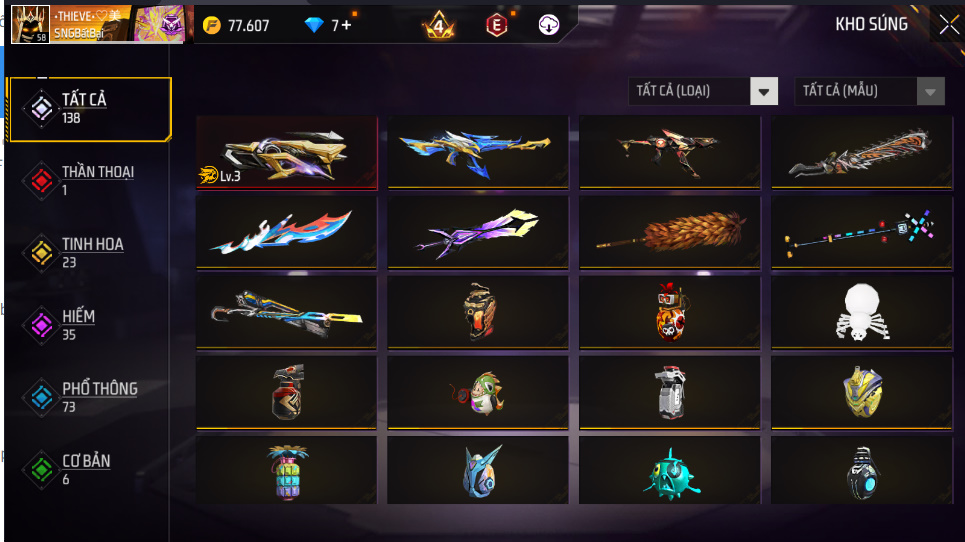Open the Tất Cả (Loại) dropdown
This screenshot has height=542, width=965.
pyautogui.click(x=703, y=91)
